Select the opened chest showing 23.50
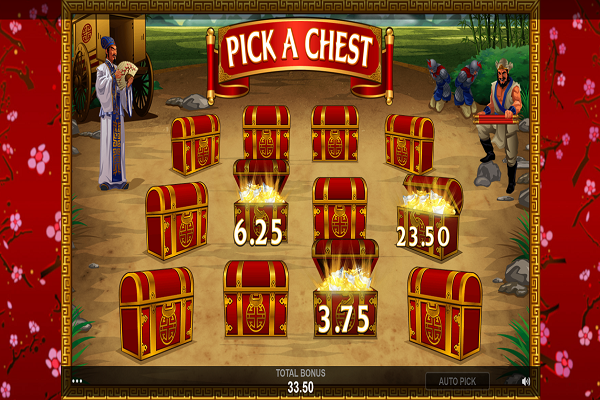The height and width of the screenshot is (400, 600). pos(429,218)
